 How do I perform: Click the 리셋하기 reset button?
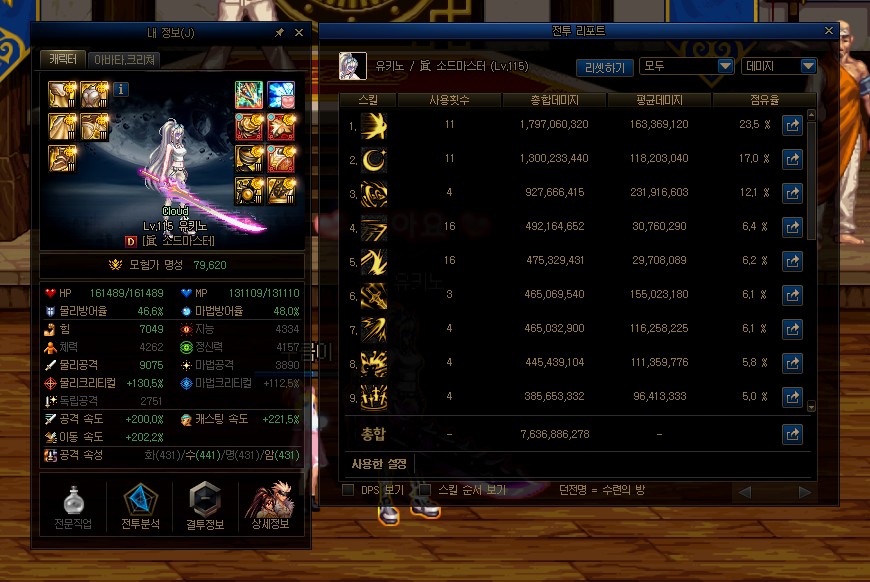tap(604, 67)
